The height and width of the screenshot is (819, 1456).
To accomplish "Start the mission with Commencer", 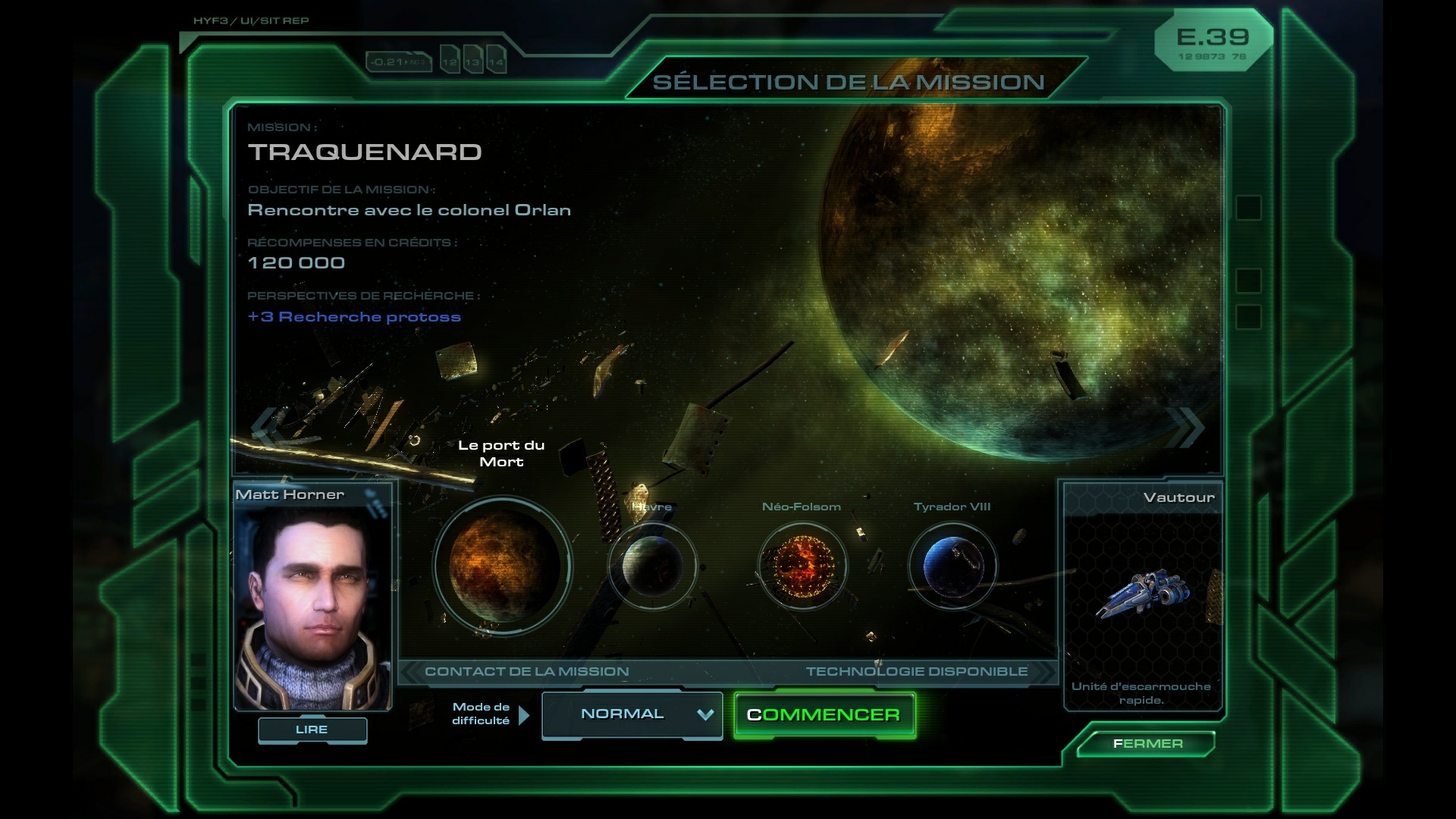I will coord(824,715).
